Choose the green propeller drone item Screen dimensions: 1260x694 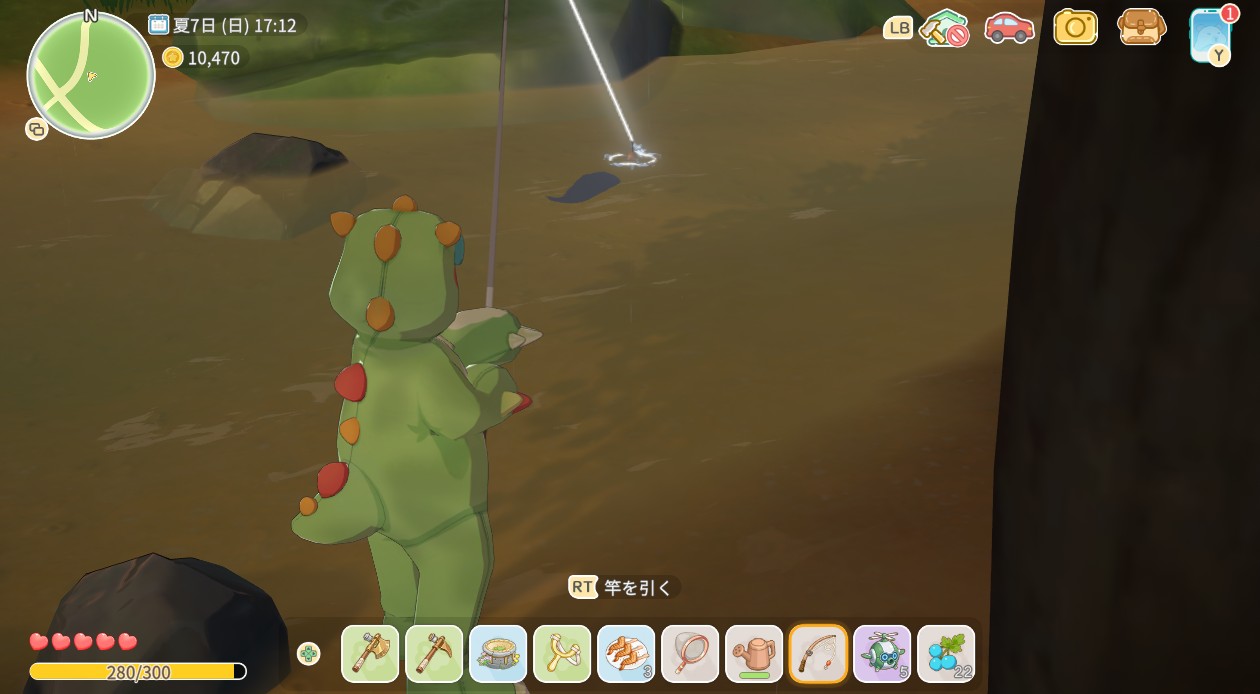click(x=882, y=654)
